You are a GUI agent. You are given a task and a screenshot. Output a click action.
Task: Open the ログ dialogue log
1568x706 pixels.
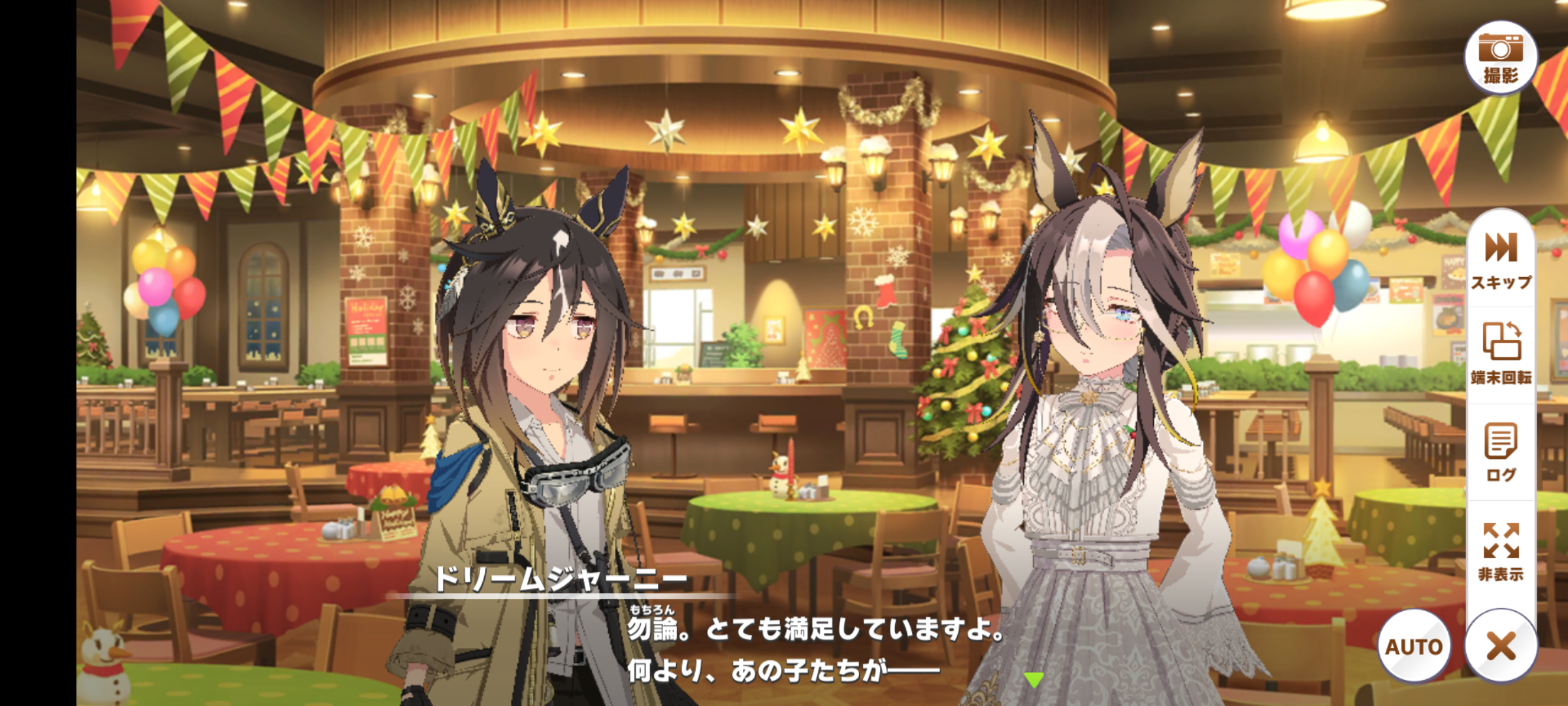pos(1501,452)
